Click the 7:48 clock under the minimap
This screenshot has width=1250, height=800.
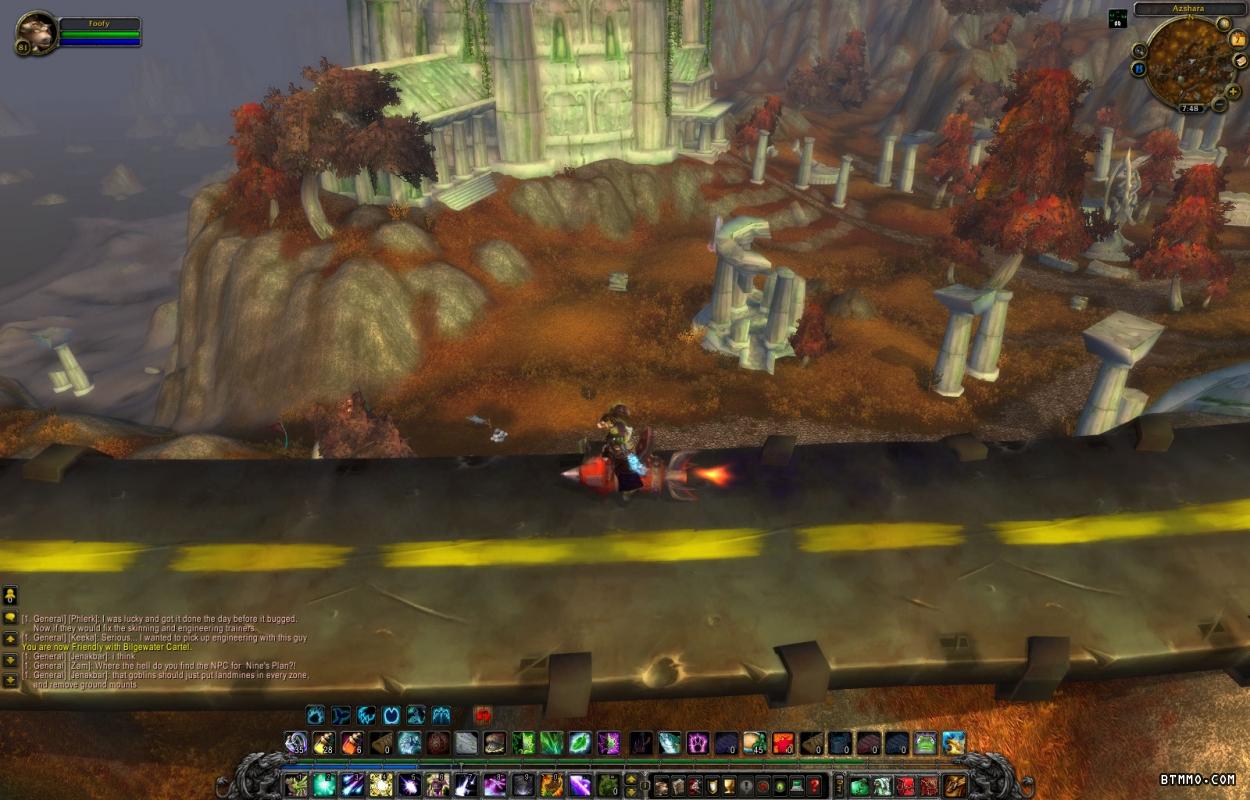tap(1190, 108)
